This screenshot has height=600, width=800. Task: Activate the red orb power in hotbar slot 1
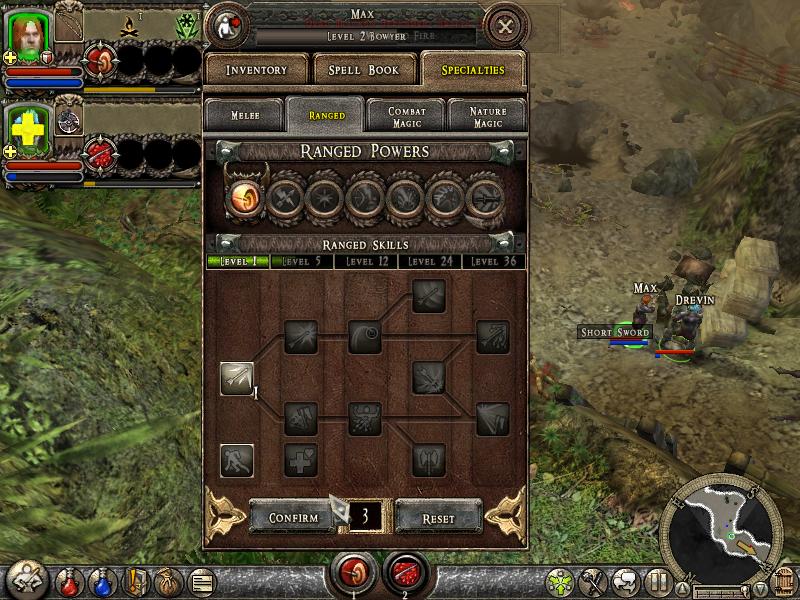(x=351, y=573)
